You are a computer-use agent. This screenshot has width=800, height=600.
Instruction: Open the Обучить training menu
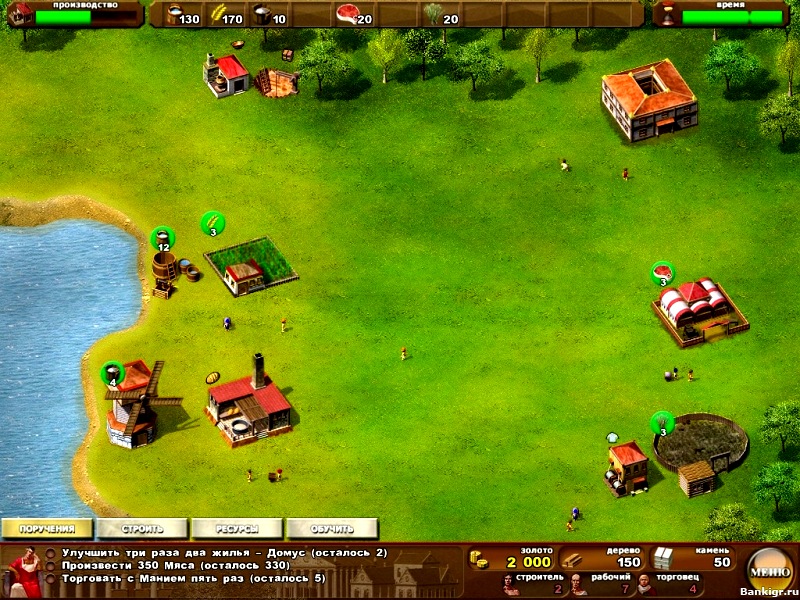pos(333,528)
